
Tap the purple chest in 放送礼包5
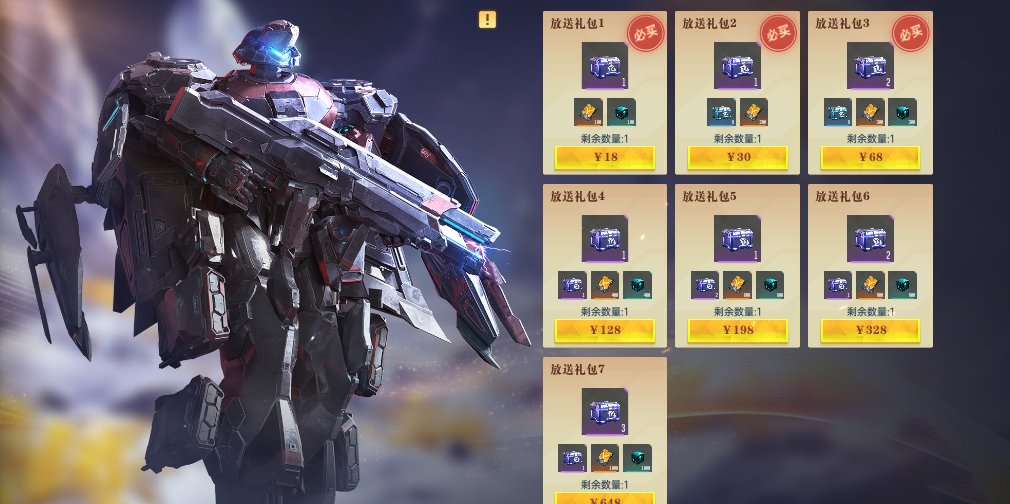click(x=737, y=239)
